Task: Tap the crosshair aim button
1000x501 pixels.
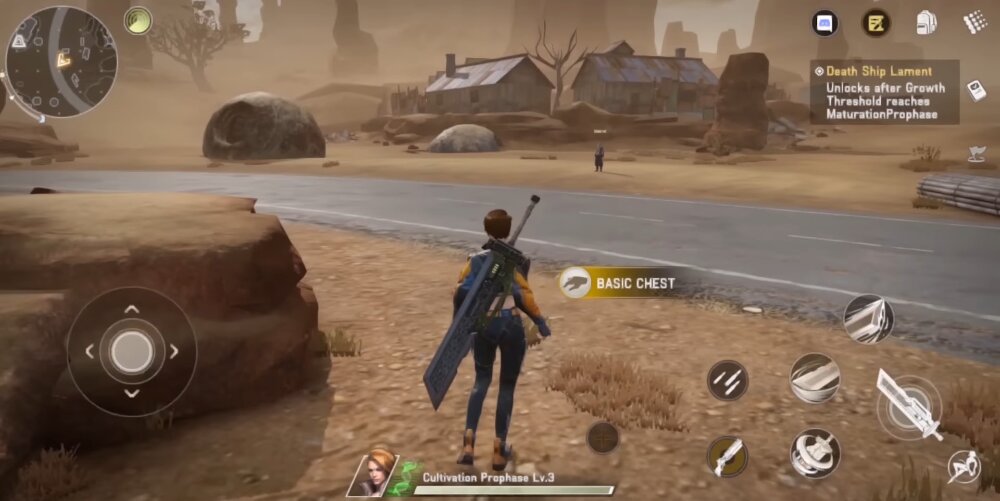Action: [602, 437]
